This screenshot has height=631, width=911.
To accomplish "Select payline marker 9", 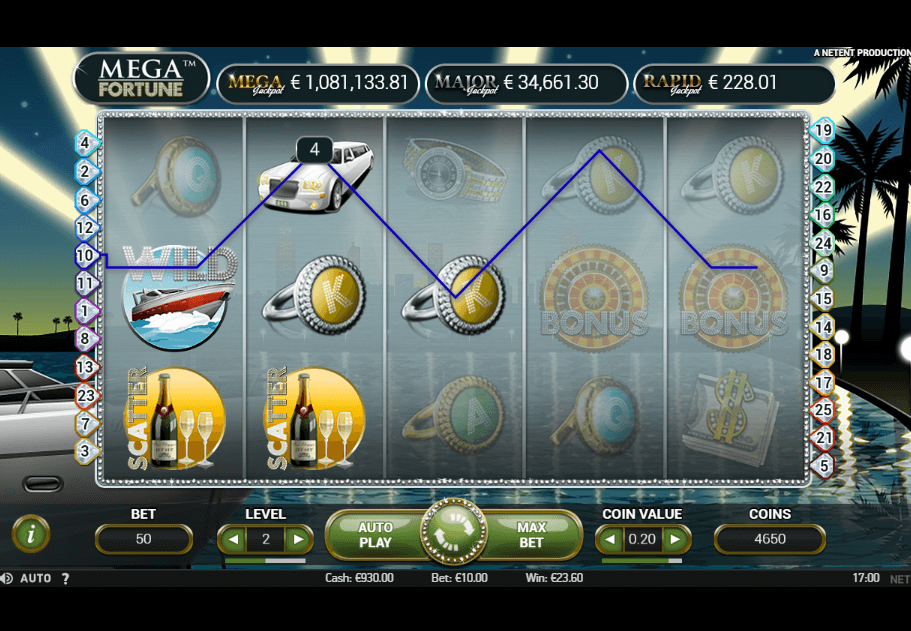I will (824, 269).
